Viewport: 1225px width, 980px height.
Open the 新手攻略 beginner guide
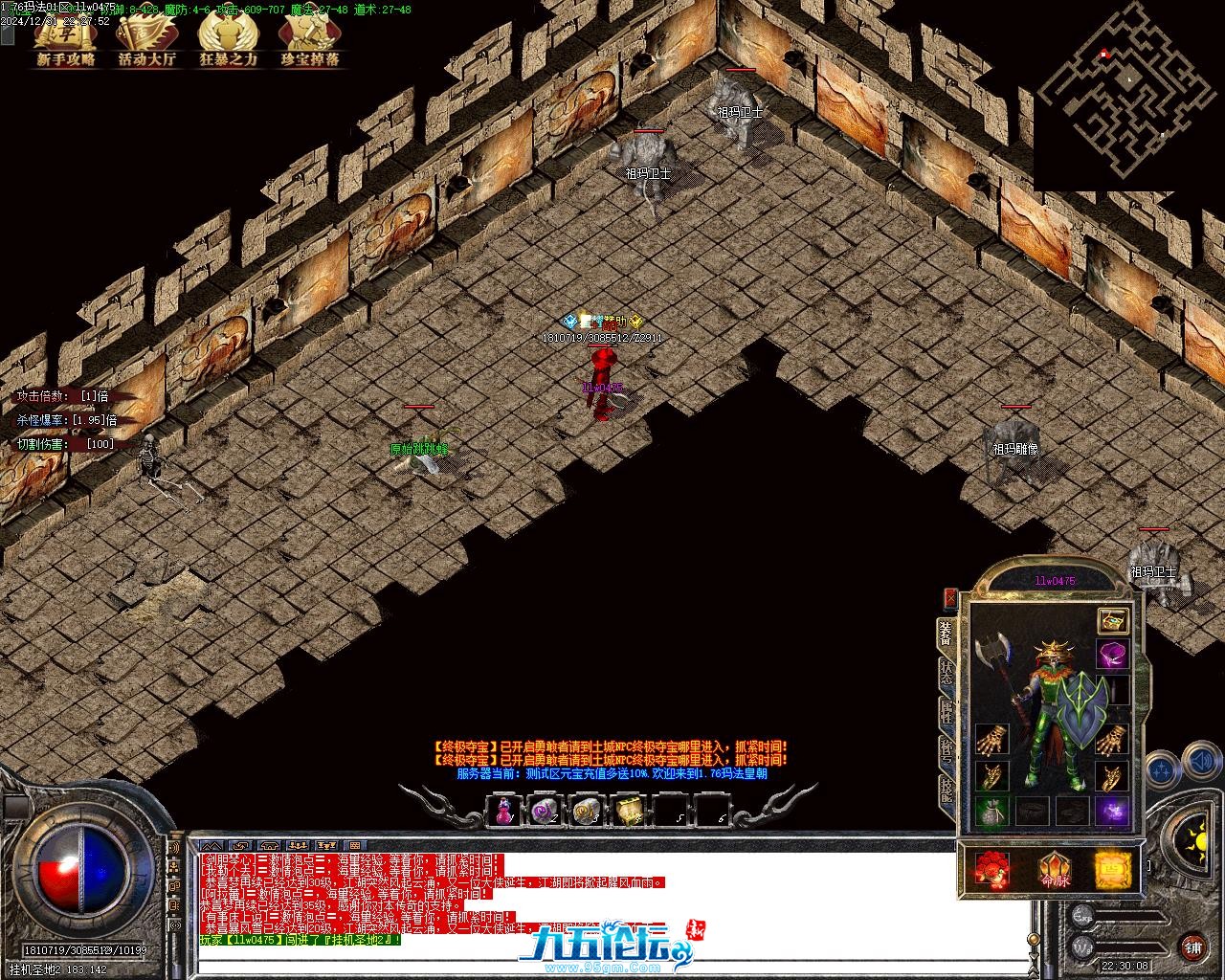point(66,41)
